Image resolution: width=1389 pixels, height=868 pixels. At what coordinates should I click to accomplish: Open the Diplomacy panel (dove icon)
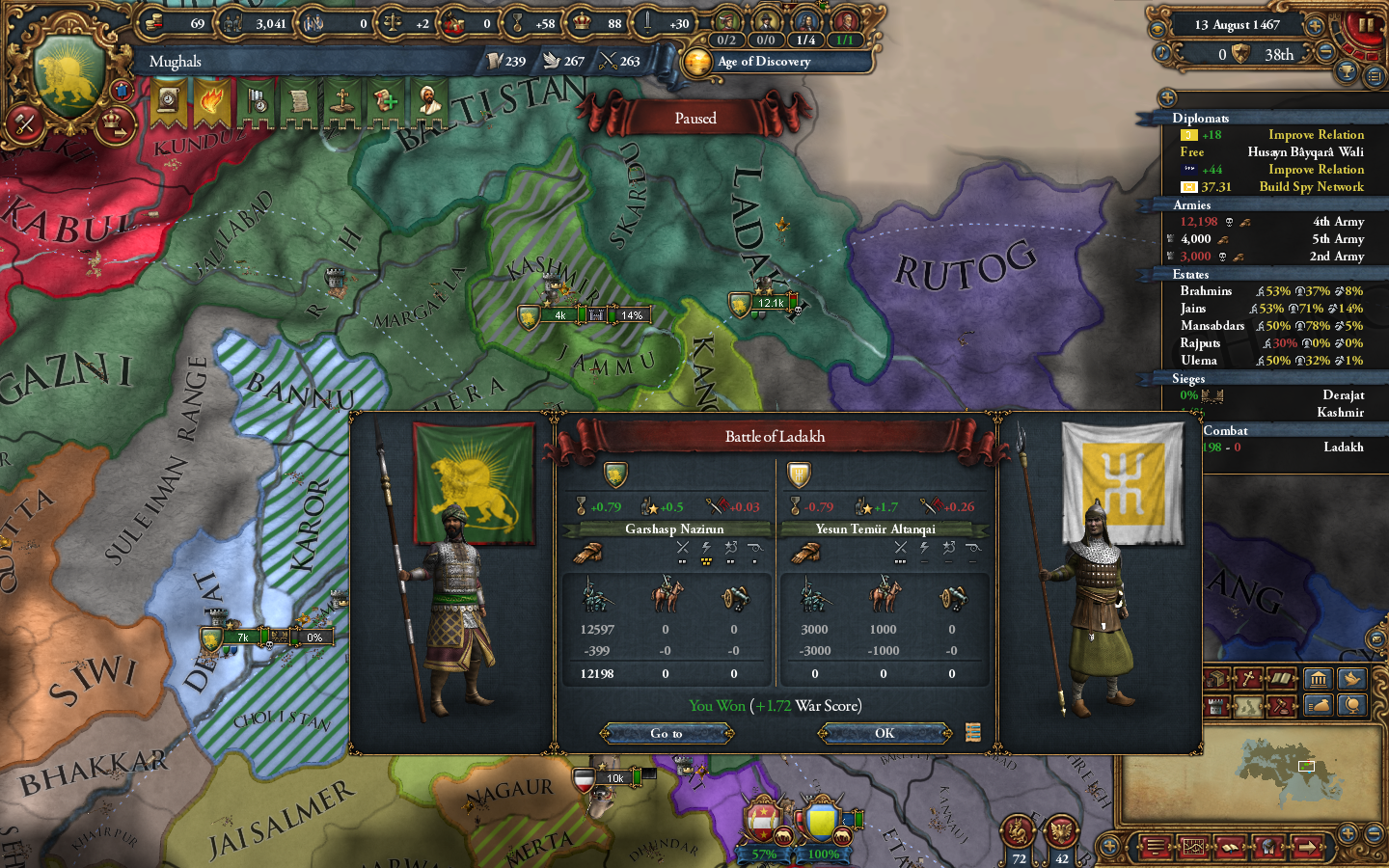[1352, 678]
